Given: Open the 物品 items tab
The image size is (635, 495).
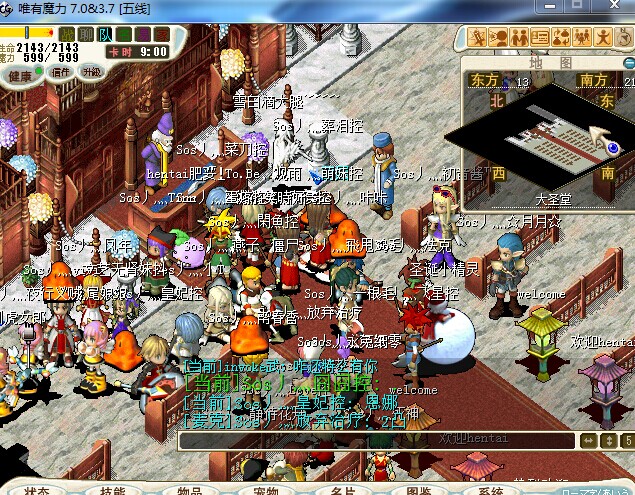Looking at the screenshot, I should pos(189,491).
